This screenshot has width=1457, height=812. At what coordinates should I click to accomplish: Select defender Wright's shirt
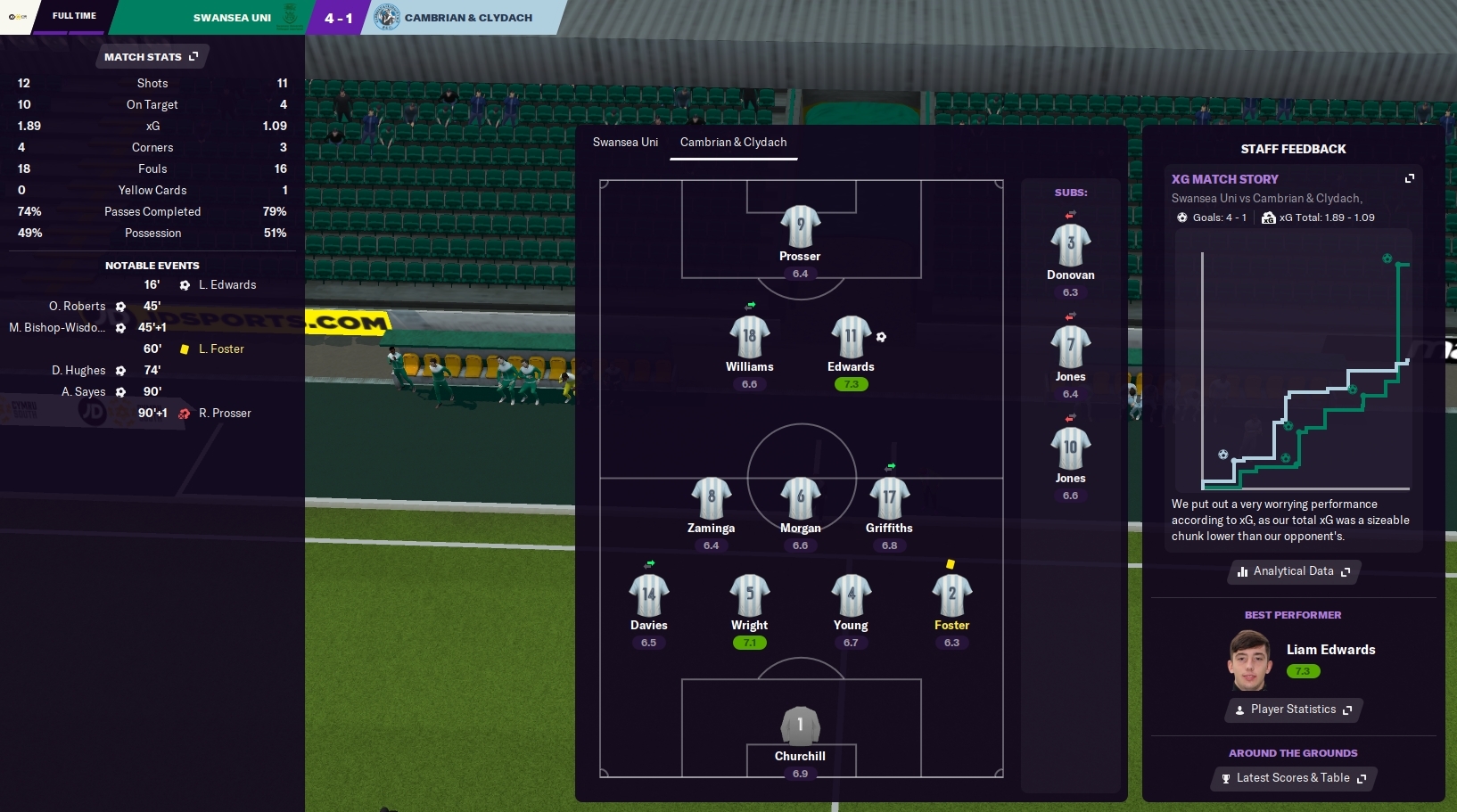(749, 595)
